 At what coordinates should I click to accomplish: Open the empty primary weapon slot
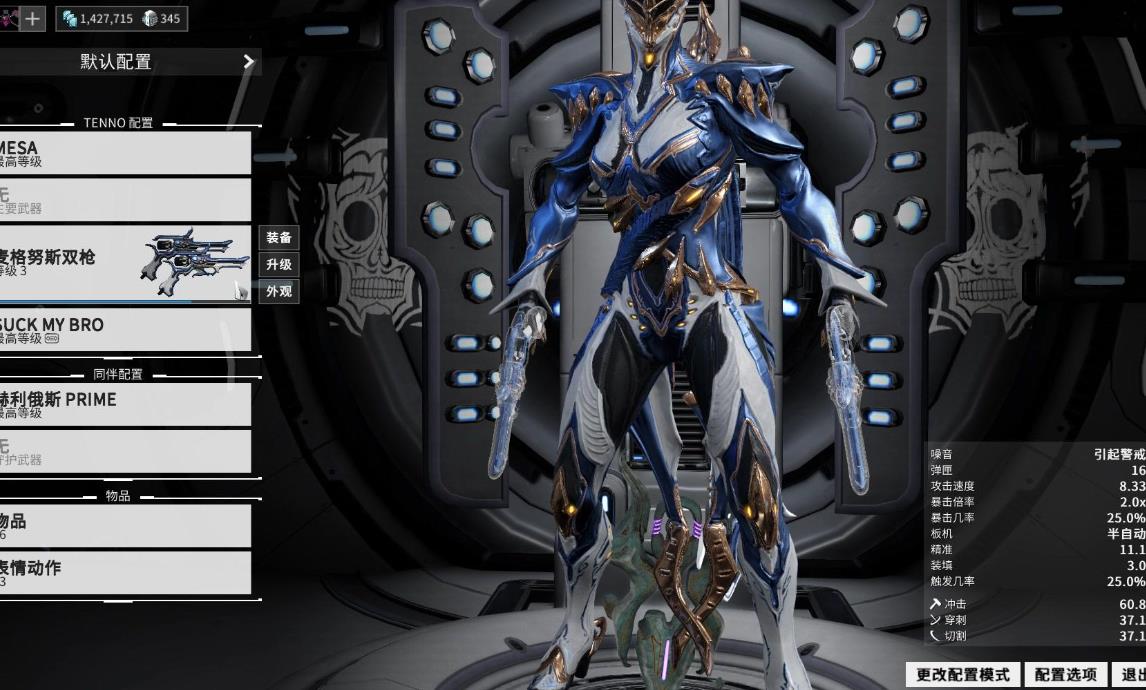pos(125,200)
